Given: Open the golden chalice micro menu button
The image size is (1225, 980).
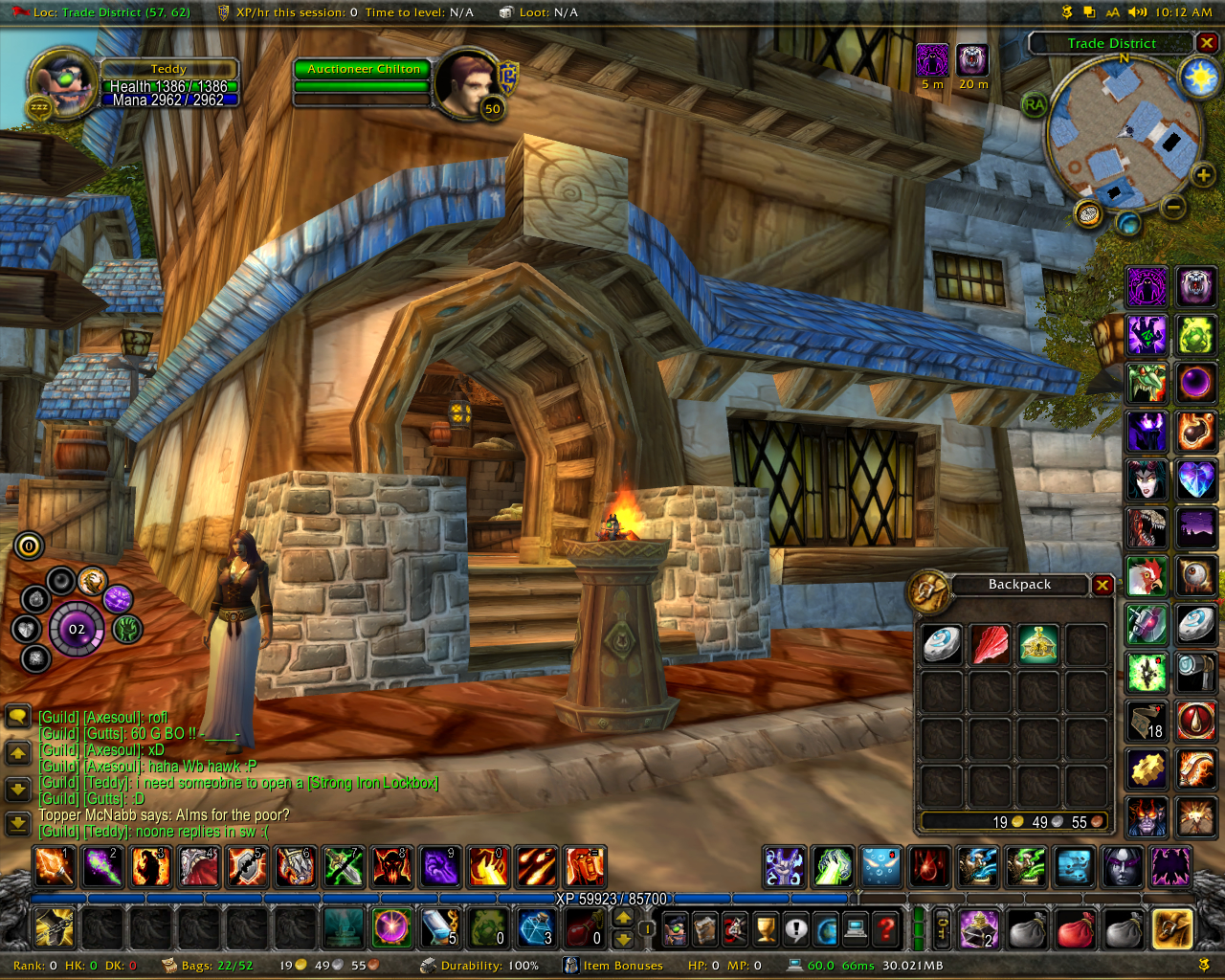Looking at the screenshot, I should (765, 927).
